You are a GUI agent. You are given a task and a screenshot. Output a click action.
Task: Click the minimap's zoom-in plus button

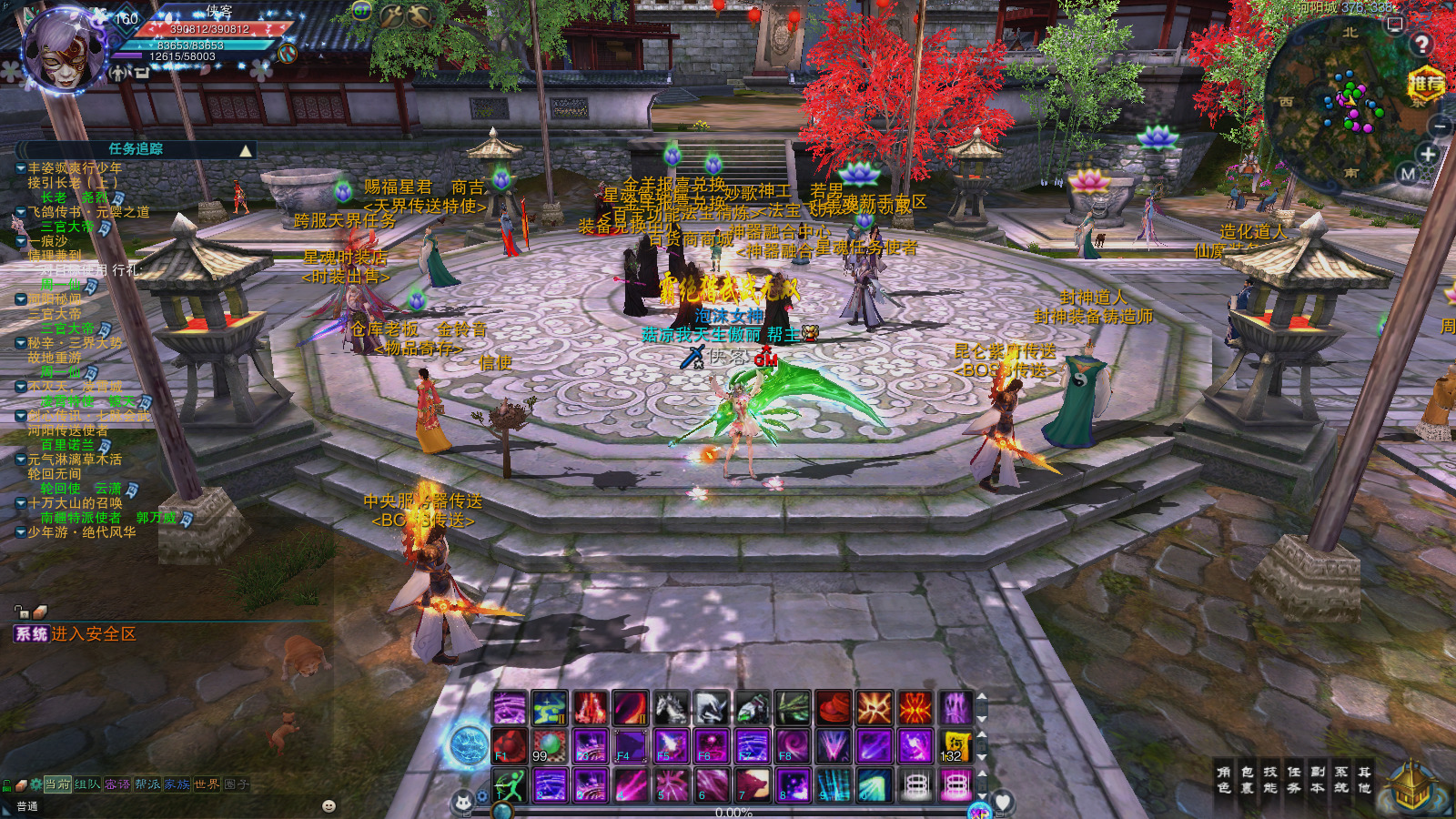[x=1428, y=154]
